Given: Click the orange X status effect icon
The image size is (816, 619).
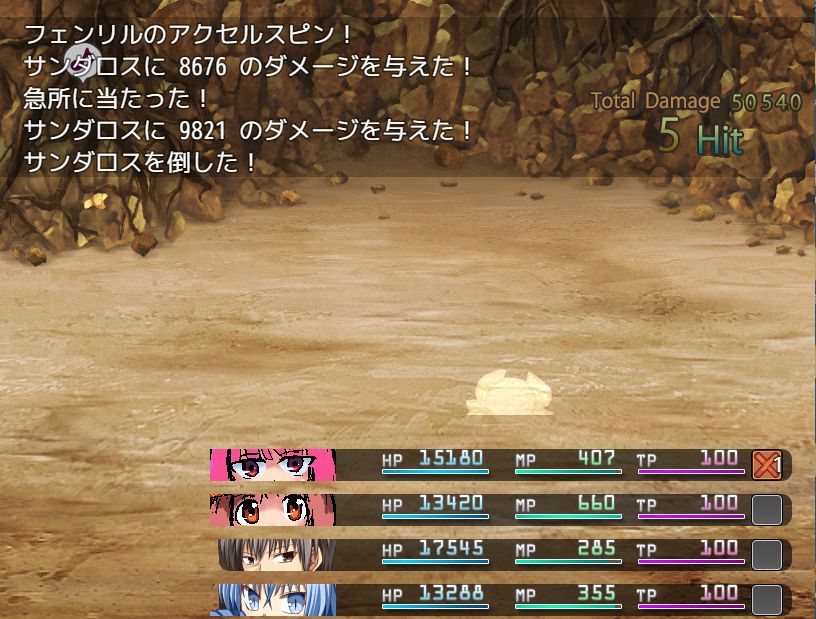Looking at the screenshot, I should pyautogui.click(x=766, y=465).
